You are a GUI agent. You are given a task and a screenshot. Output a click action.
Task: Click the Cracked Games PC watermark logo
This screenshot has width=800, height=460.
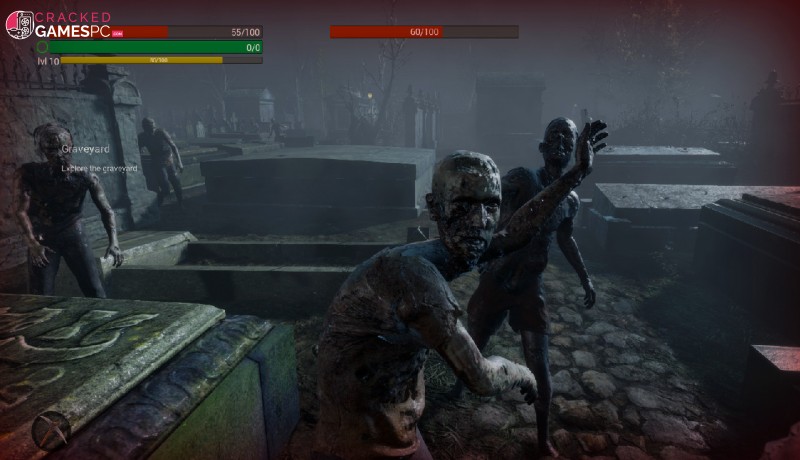(x=60, y=24)
